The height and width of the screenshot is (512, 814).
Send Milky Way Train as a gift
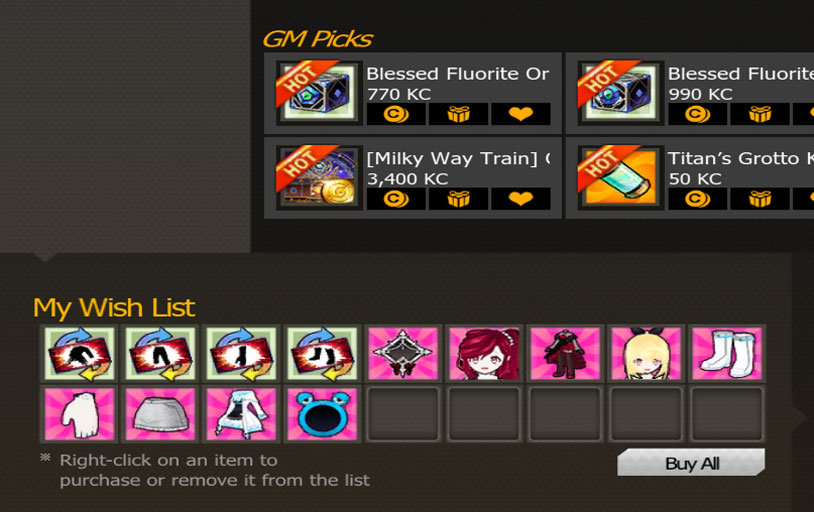coord(458,198)
